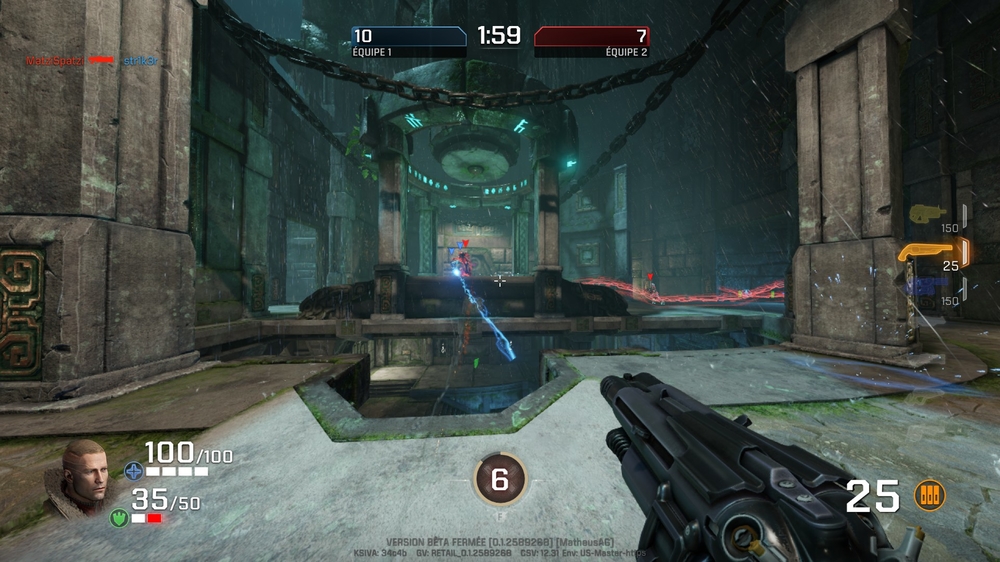Click the orange shotgun shells ammo icon

point(928,495)
